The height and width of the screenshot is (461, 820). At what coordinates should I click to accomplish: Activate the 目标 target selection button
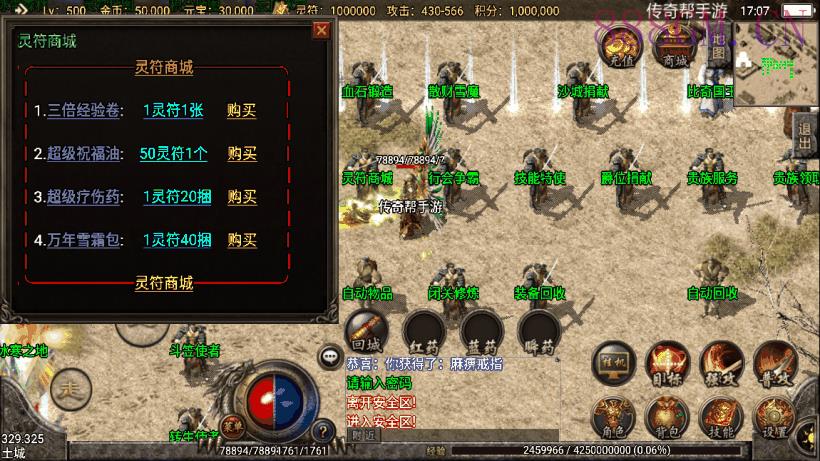pos(666,364)
